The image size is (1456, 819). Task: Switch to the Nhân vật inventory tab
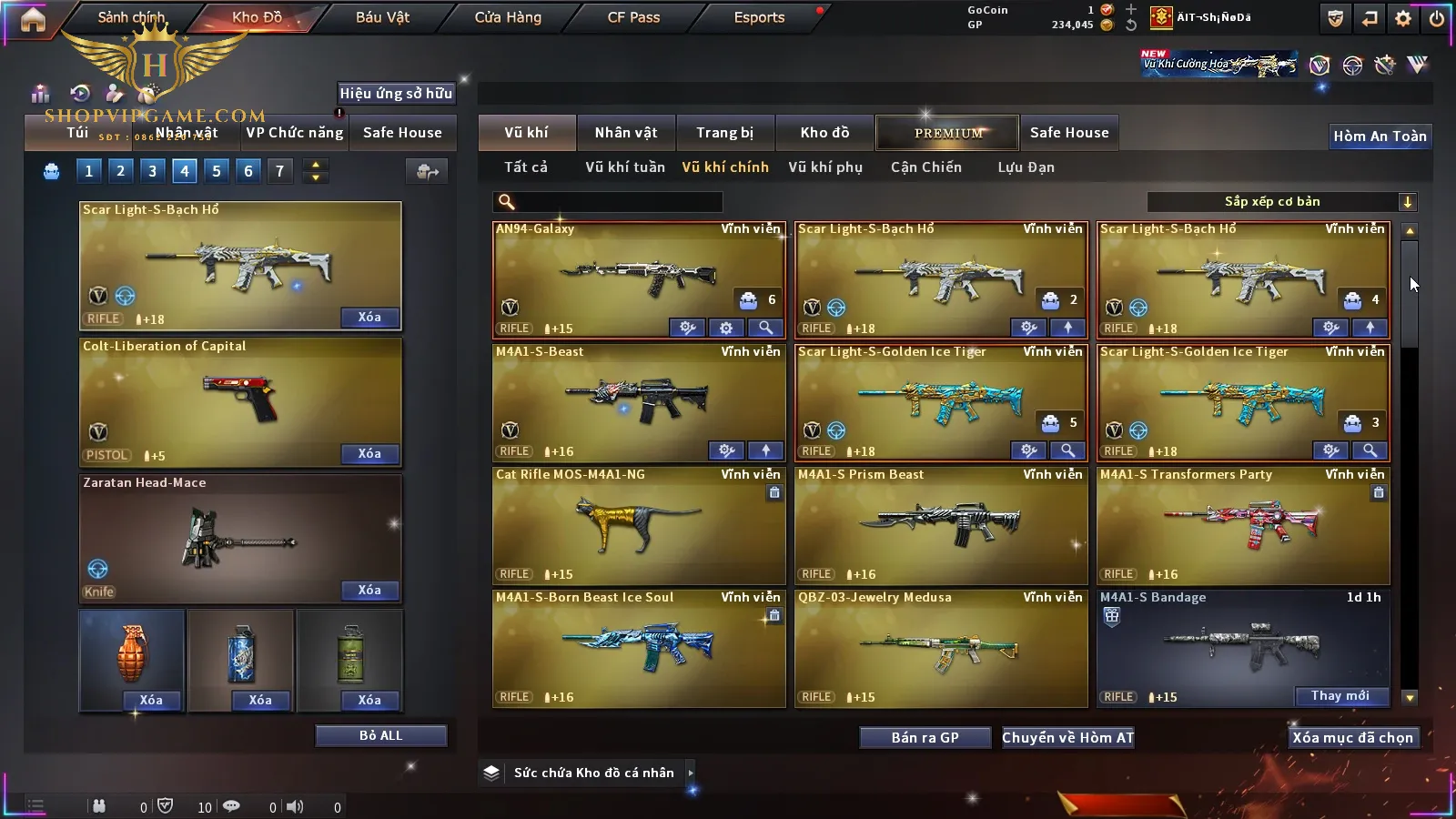point(625,133)
